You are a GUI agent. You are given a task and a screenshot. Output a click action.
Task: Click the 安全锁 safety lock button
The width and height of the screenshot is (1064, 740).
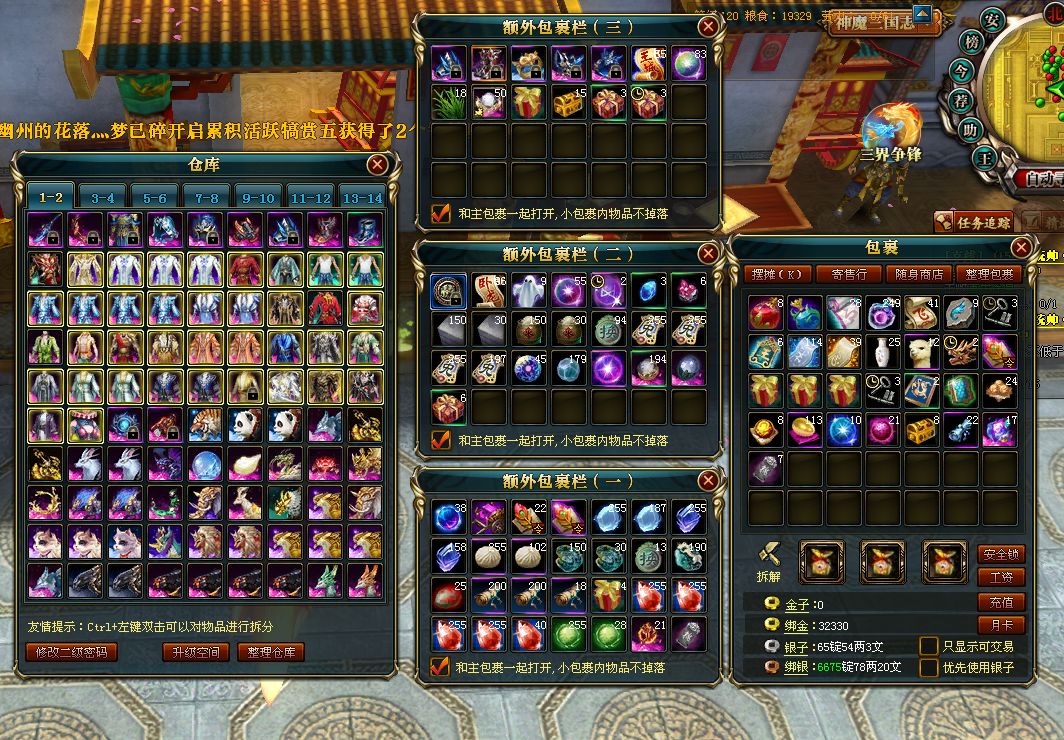click(x=1000, y=553)
